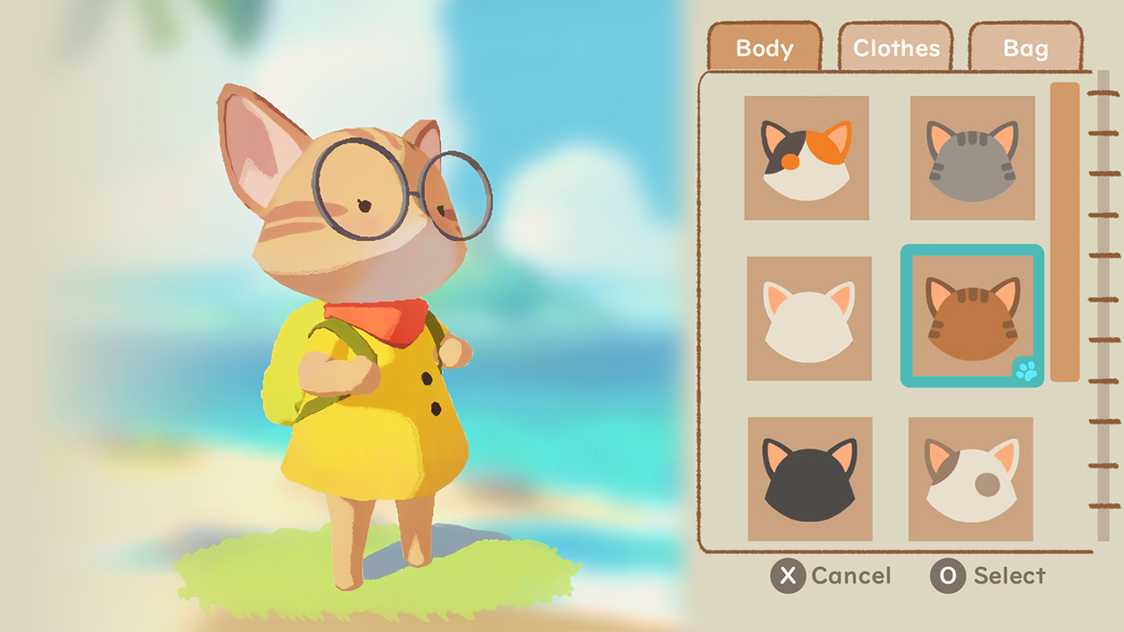This screenshot has width=1124, height=632.
Task: Select the gray tabby cat body
Action: click(x=972, y=158)
